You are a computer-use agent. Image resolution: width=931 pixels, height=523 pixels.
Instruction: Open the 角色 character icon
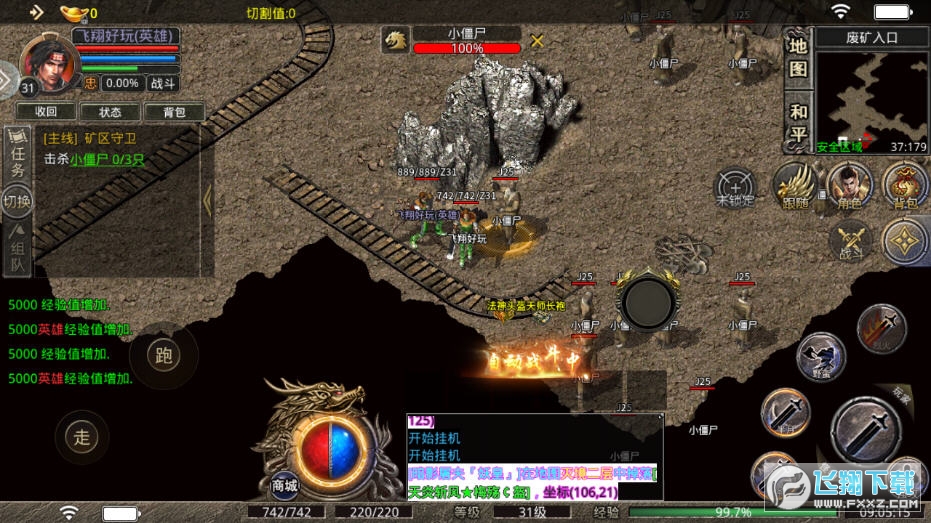point(849,186)
